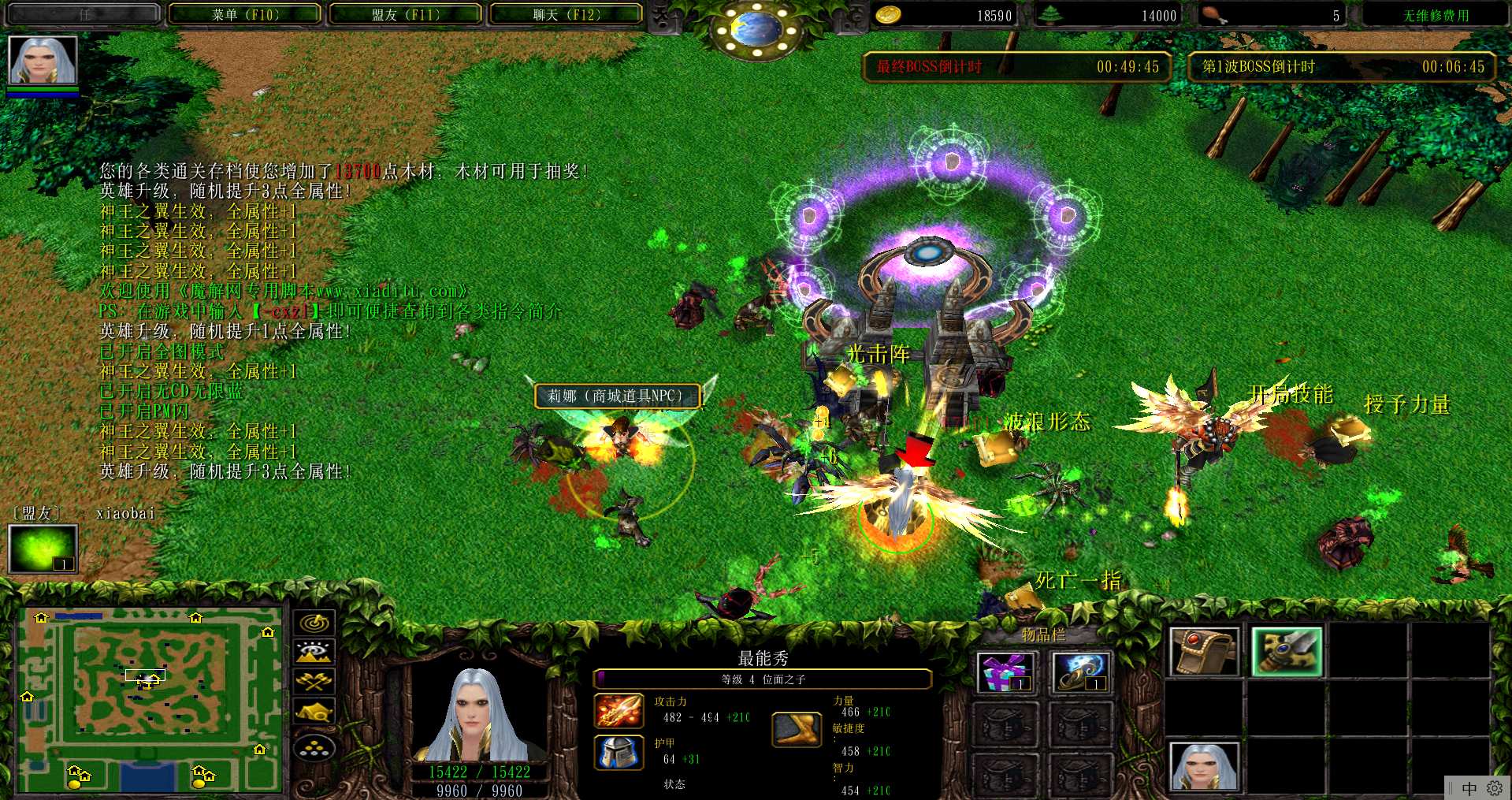
Task: Toggle creep camp display tent button
Action: [314, 713]
